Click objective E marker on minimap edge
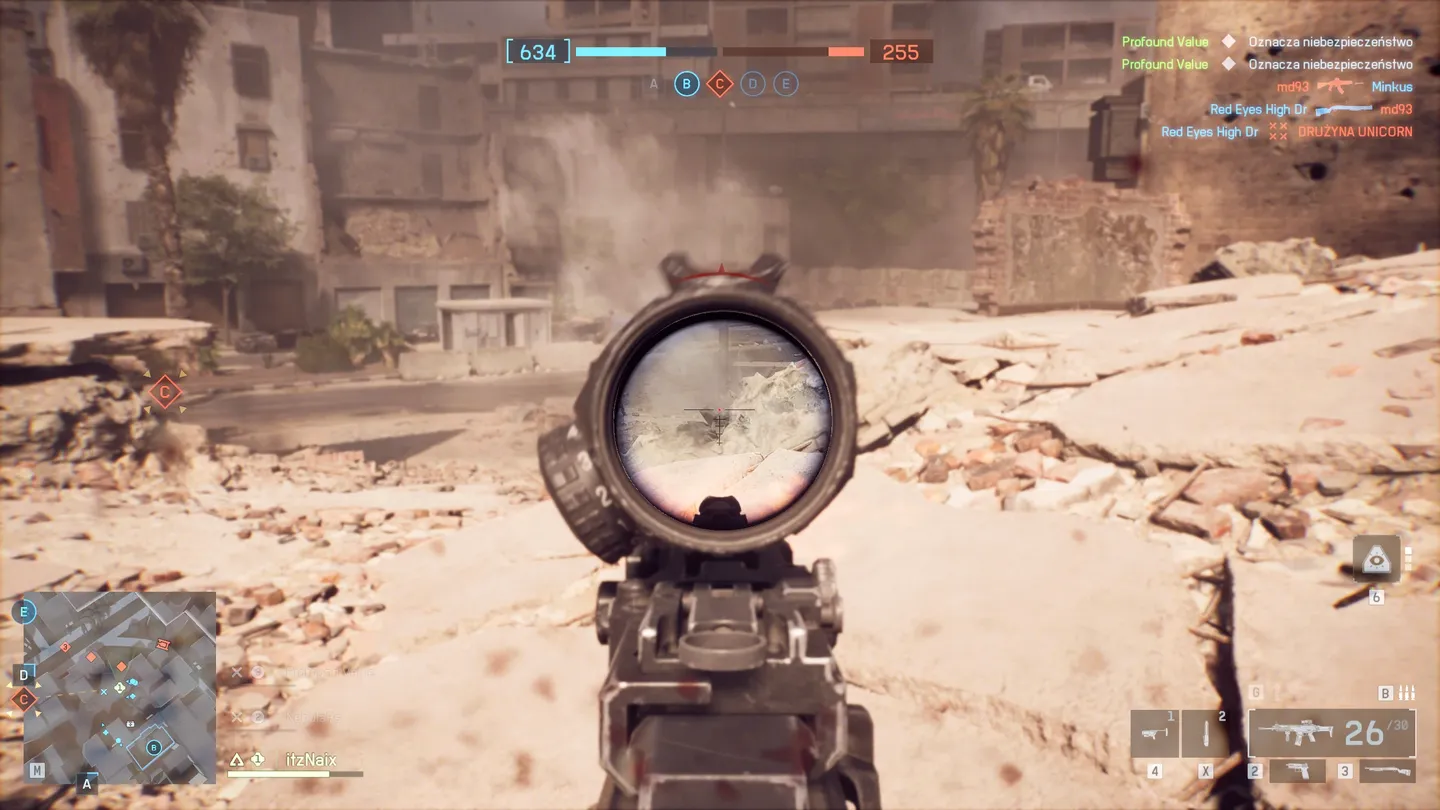1440x810 pixels. (x=24, y=612)
